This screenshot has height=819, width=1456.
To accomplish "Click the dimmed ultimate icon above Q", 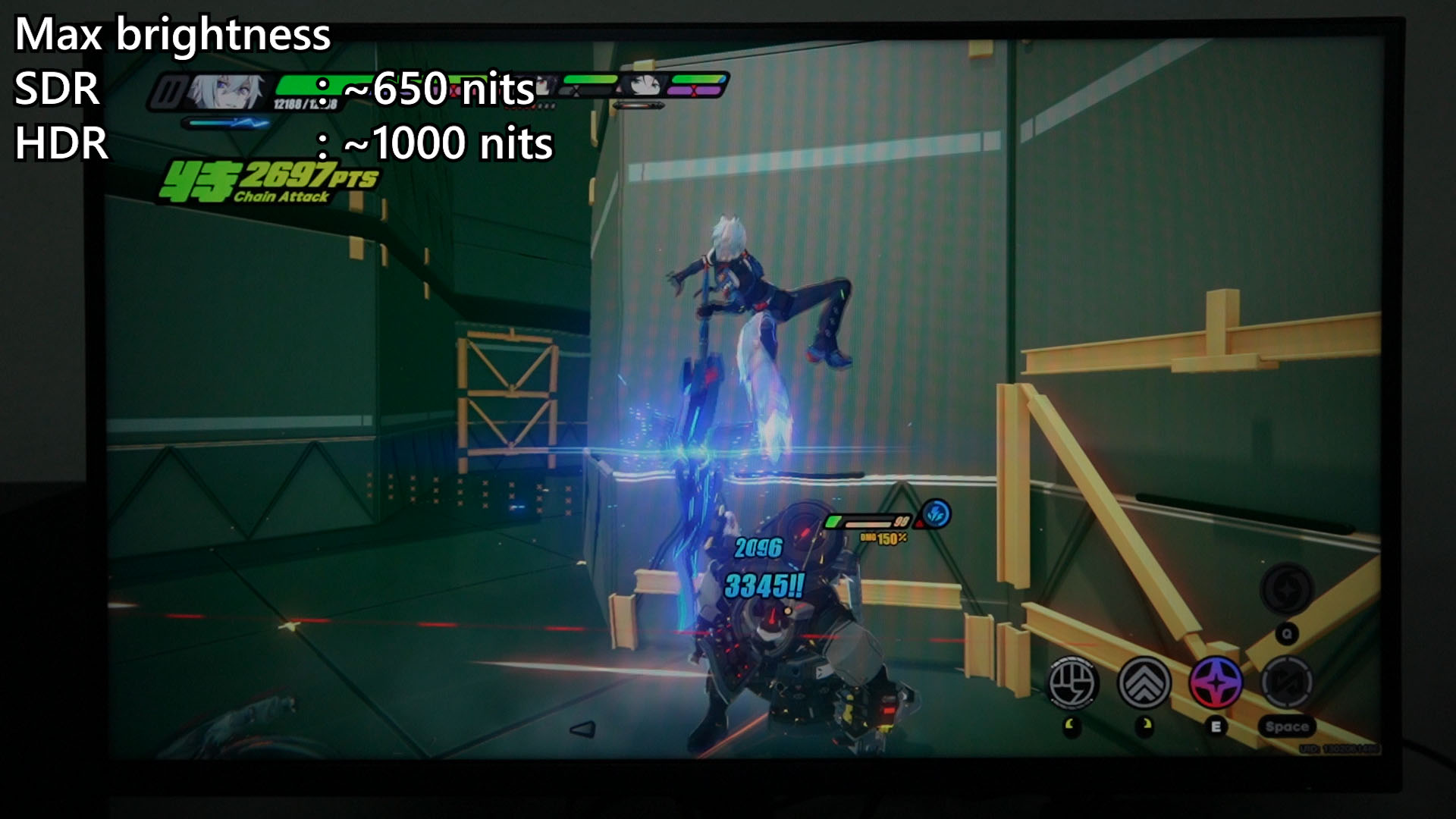I will coord(1286,589).
